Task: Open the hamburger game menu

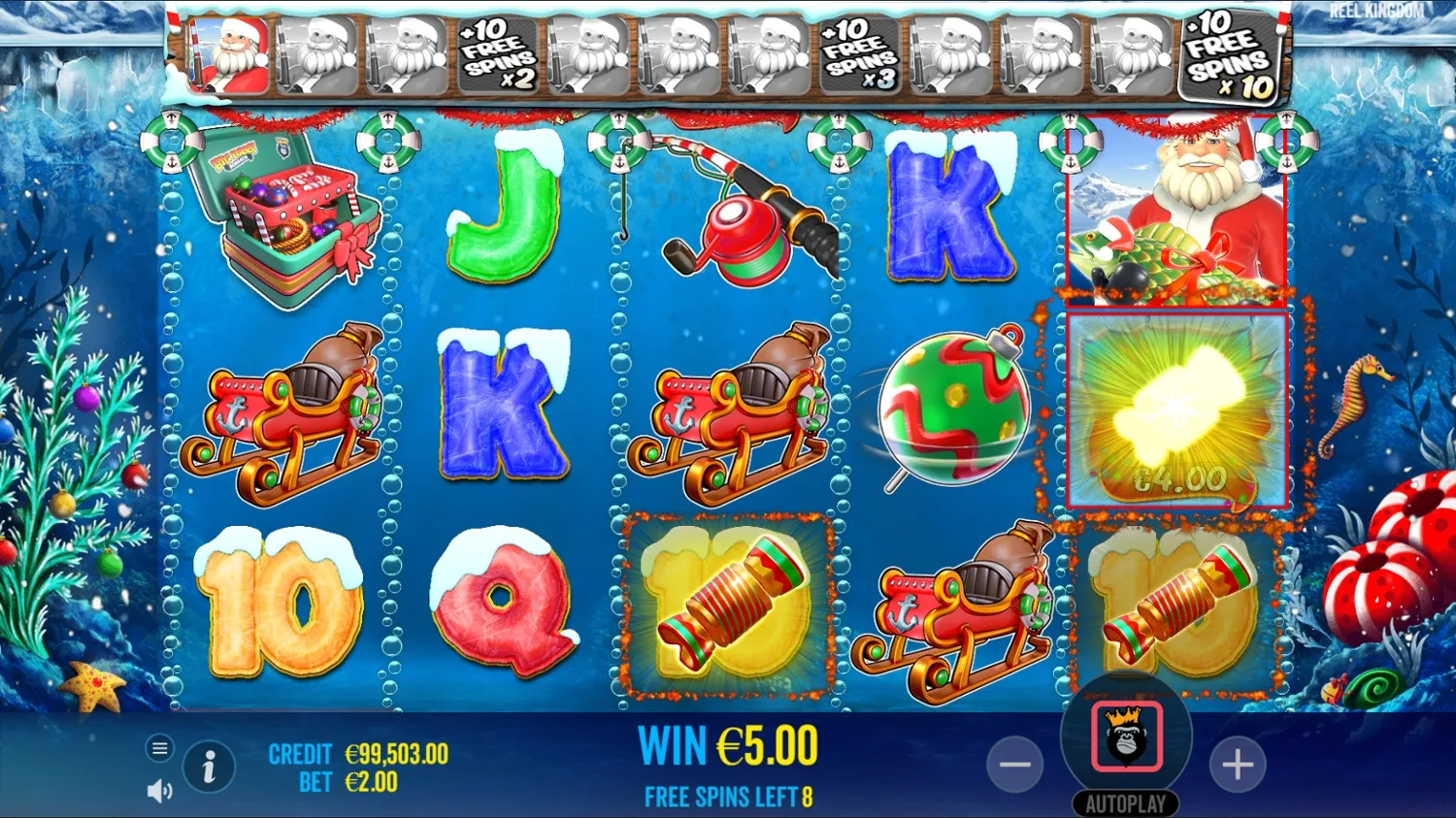Action: tap(158, 748)
